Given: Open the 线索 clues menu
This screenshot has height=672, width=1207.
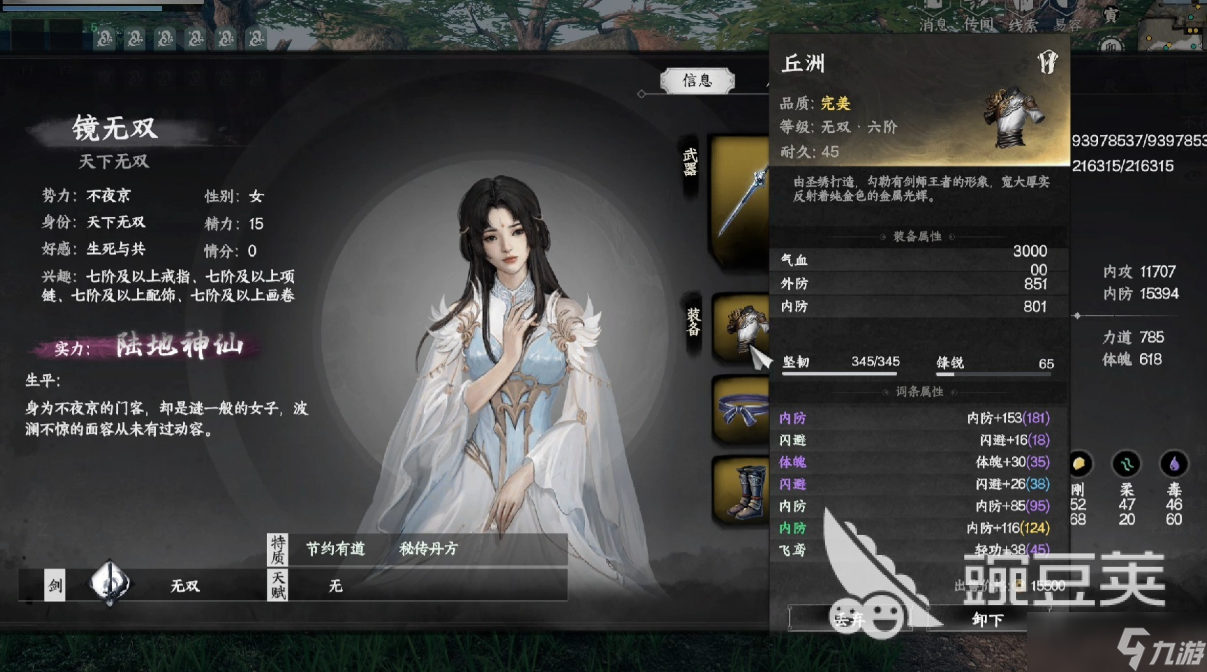Looking at the screenshot, I should pyautogui.click(x=1023, y=24).
